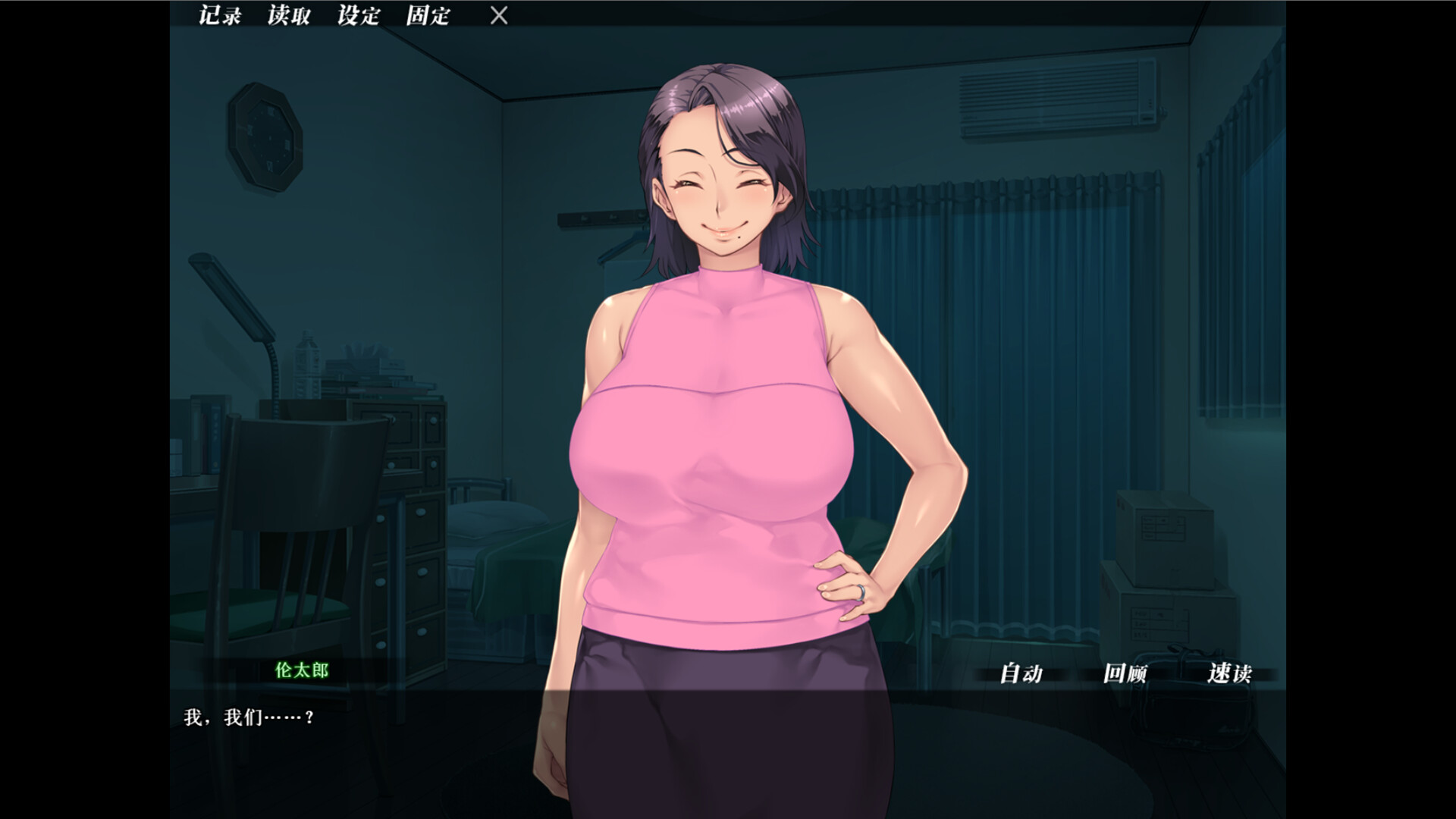Click 读取 to resume a saved game

point(288,16)
